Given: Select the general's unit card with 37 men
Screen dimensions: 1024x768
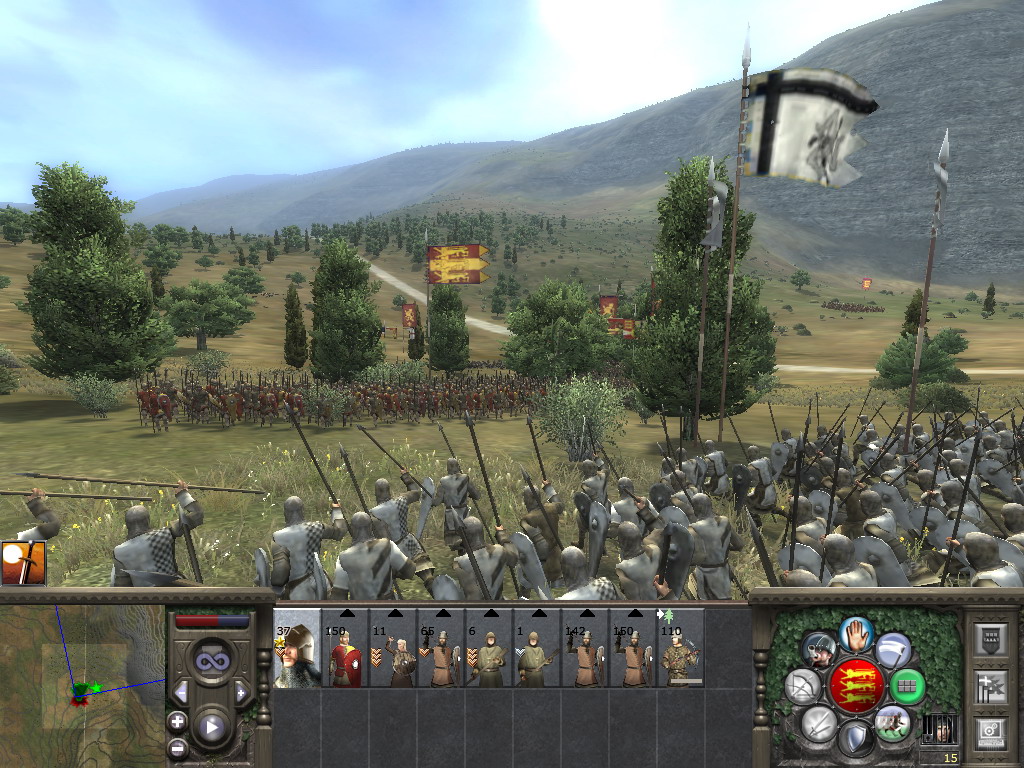Looking at the screenshot, I should pos(297,650).
